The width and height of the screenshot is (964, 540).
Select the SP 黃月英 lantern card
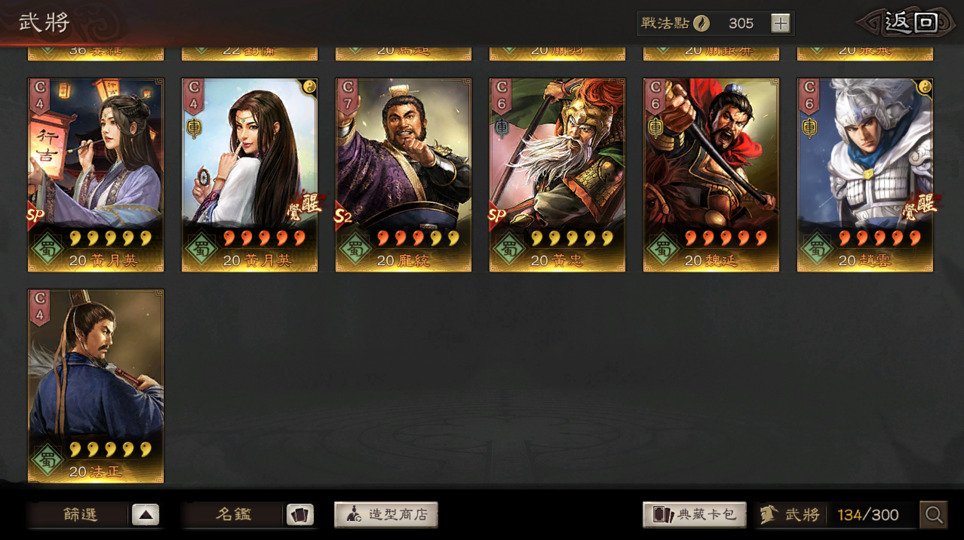pyautogui.click(x=95, y=175)
